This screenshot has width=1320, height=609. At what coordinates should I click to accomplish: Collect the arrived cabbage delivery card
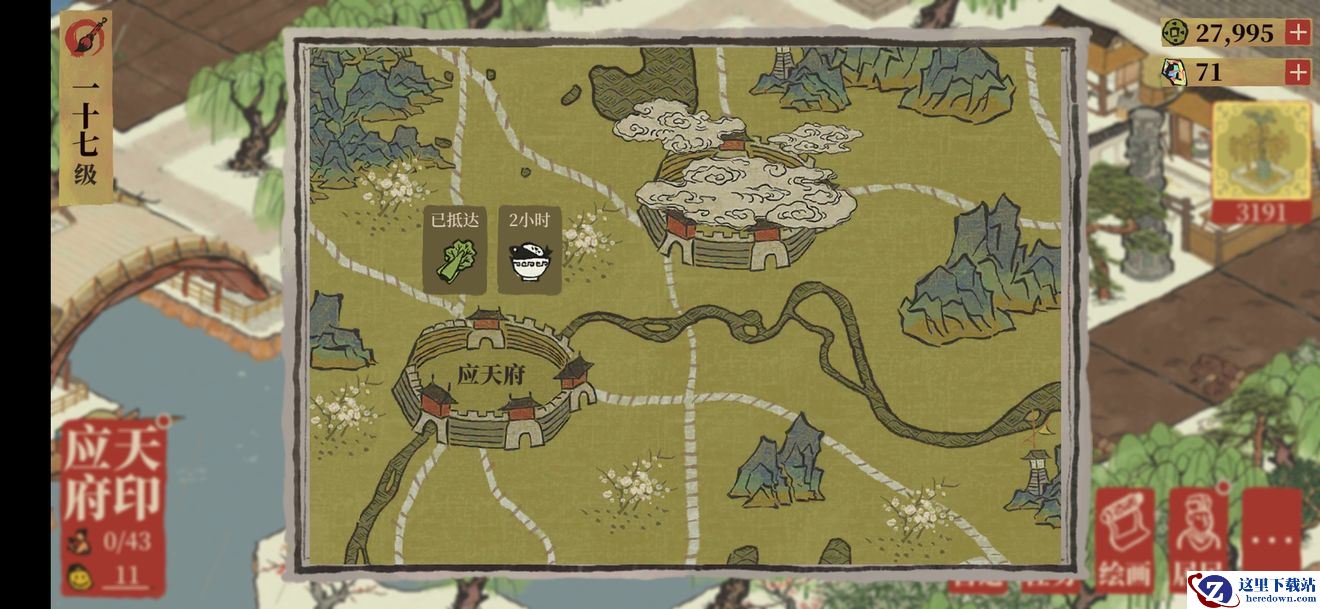[454, 250]
